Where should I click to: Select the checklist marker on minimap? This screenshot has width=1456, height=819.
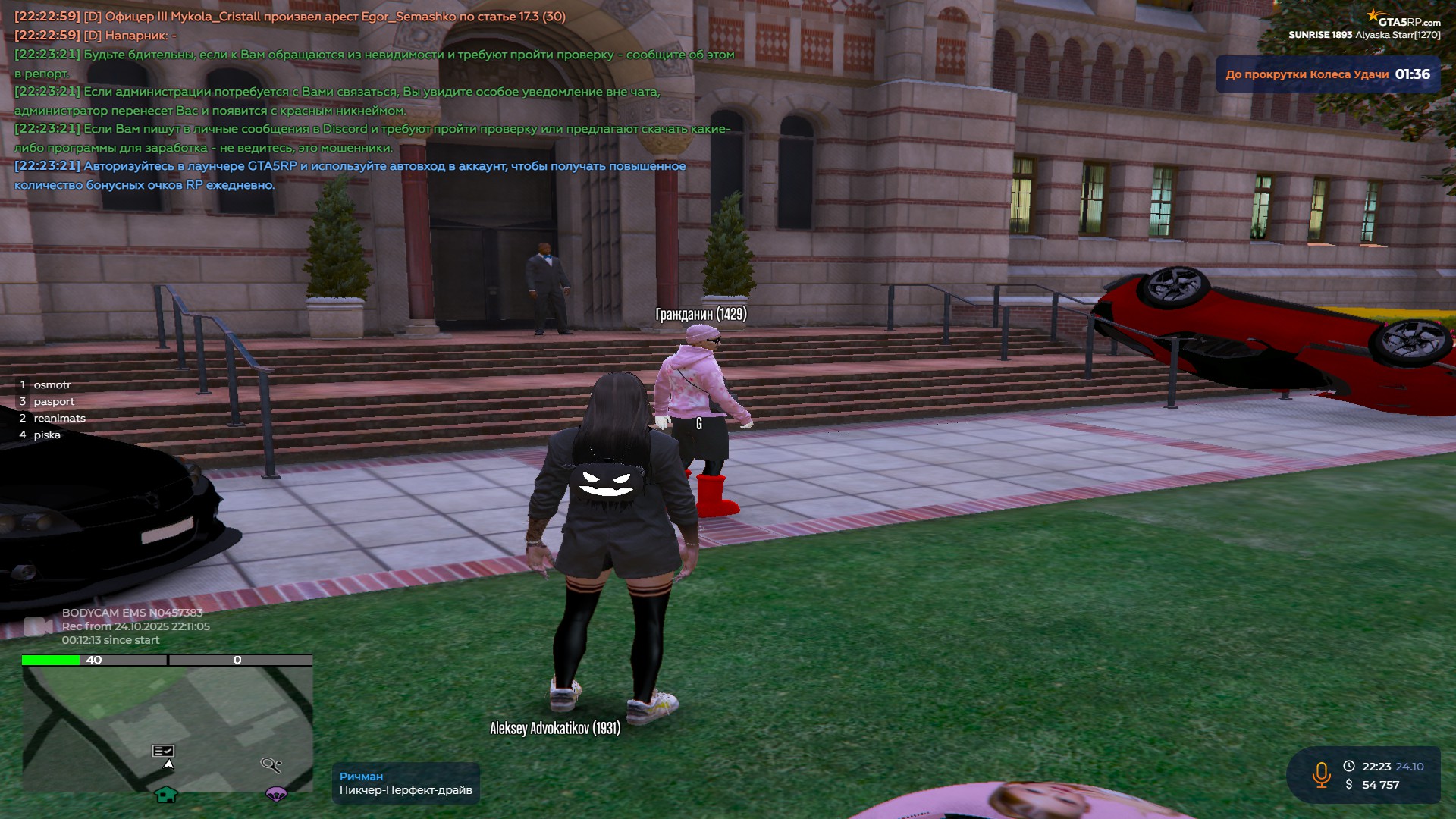pos(163,751)
